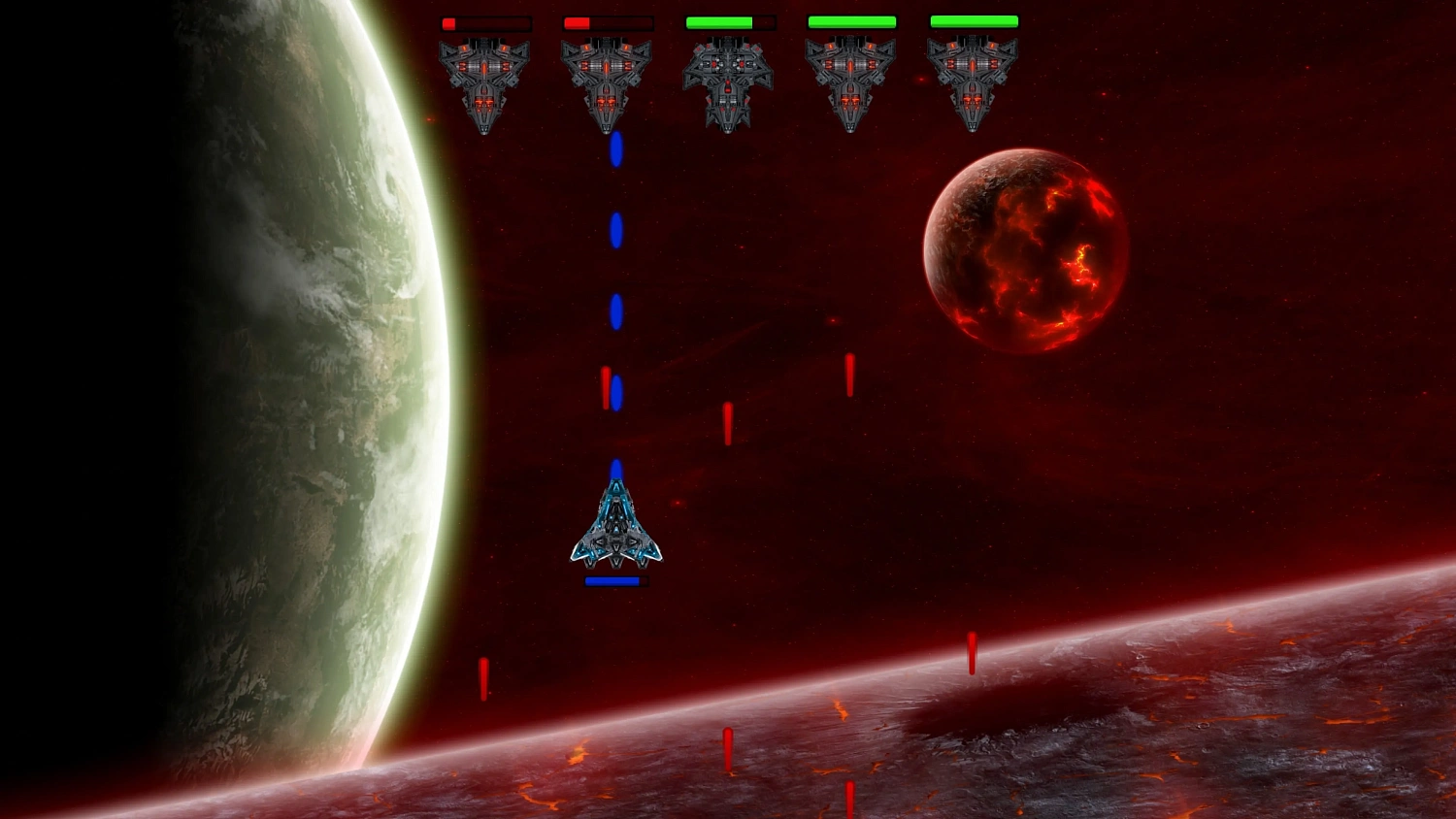Click the rightmost enemy ship
The image size is (1456, 819).
pos(973,82)
